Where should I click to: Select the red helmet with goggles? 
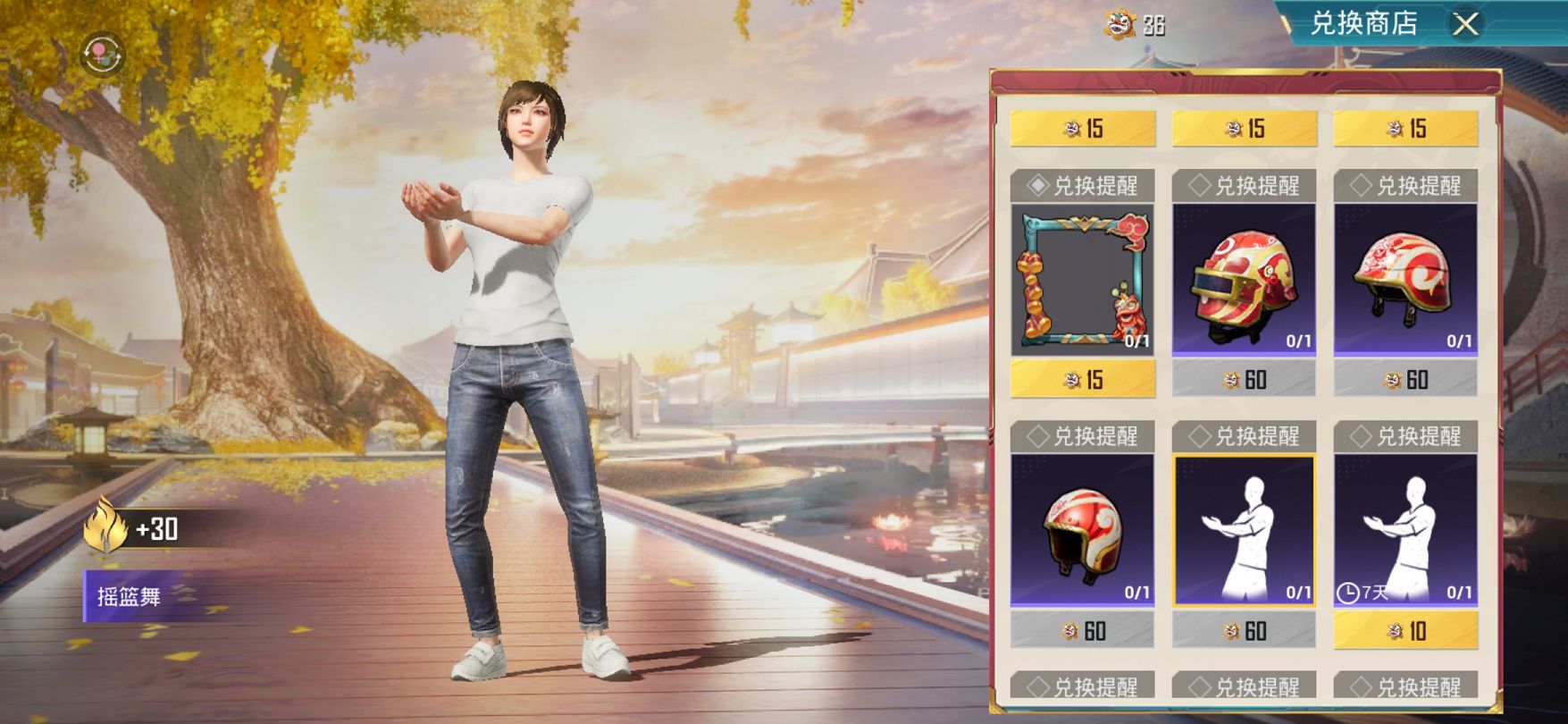[x=1244, y=281]
